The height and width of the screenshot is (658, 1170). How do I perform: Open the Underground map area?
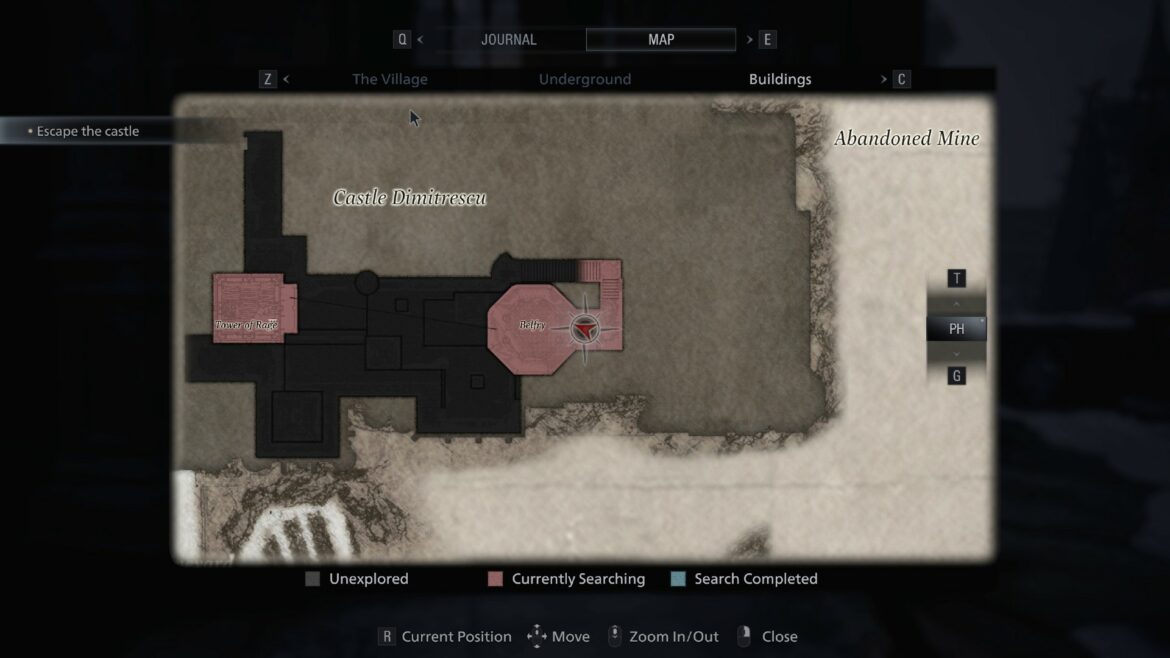click(x=585, y=79)
